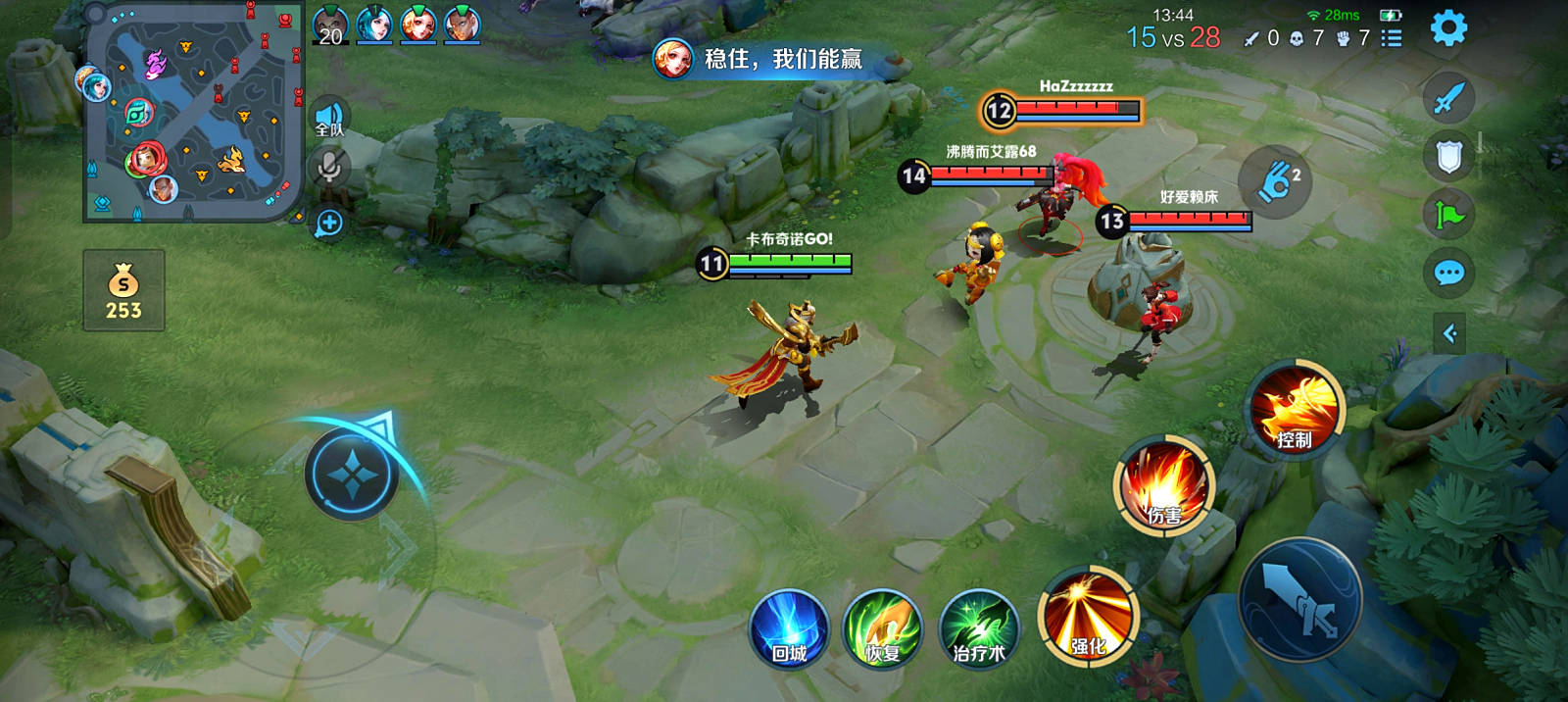
Task: Use the 恢复 heal button
Action: coord(883,629)
